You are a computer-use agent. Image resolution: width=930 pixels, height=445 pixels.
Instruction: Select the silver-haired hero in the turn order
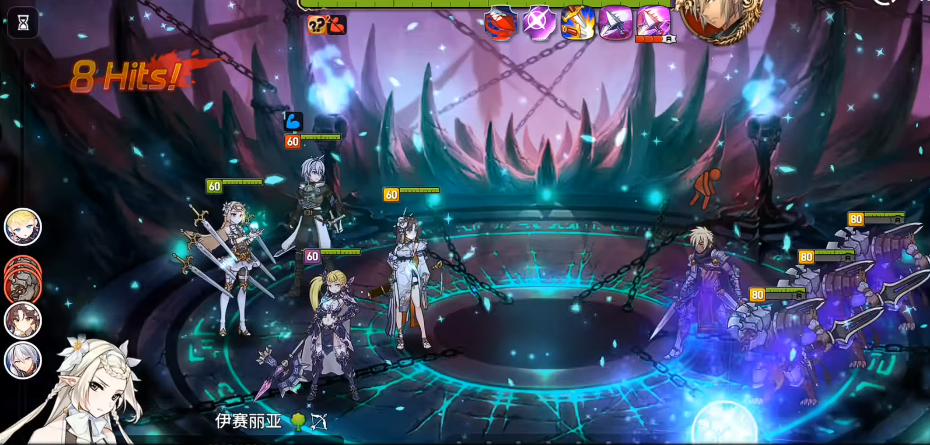(x=23, y=360)
